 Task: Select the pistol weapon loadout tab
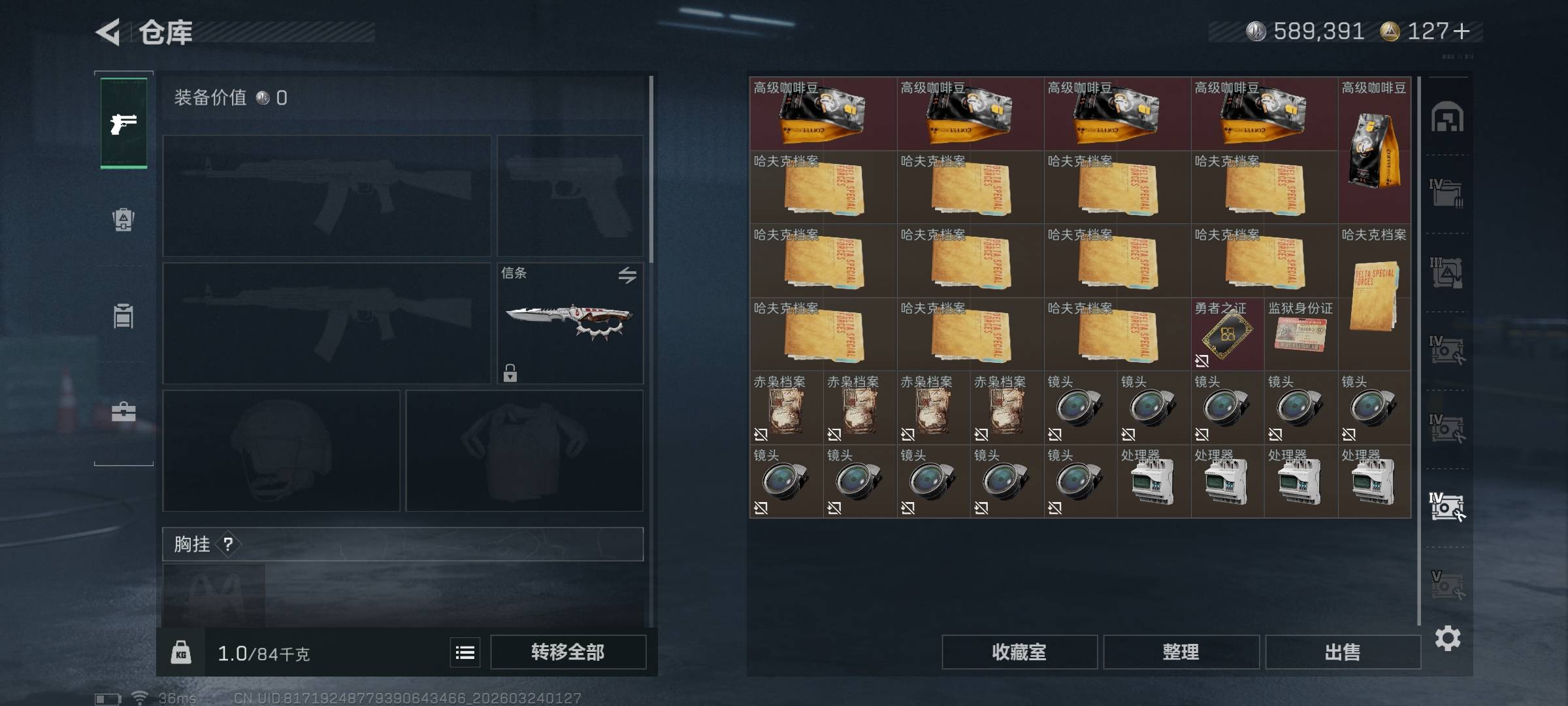[123, 123]
